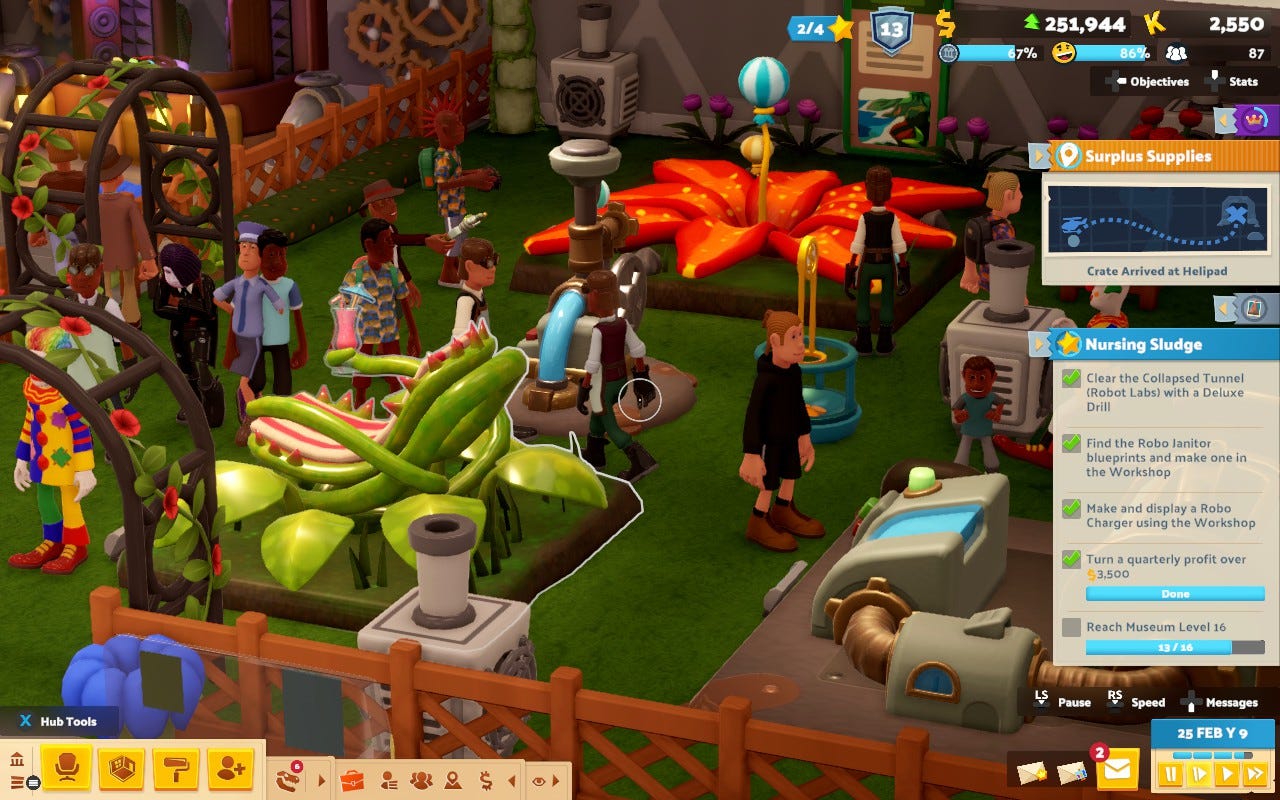This screenshot has width=1280, height=800.
Task: Open the museum overview building icon
Action: click(x=17, y=760)
